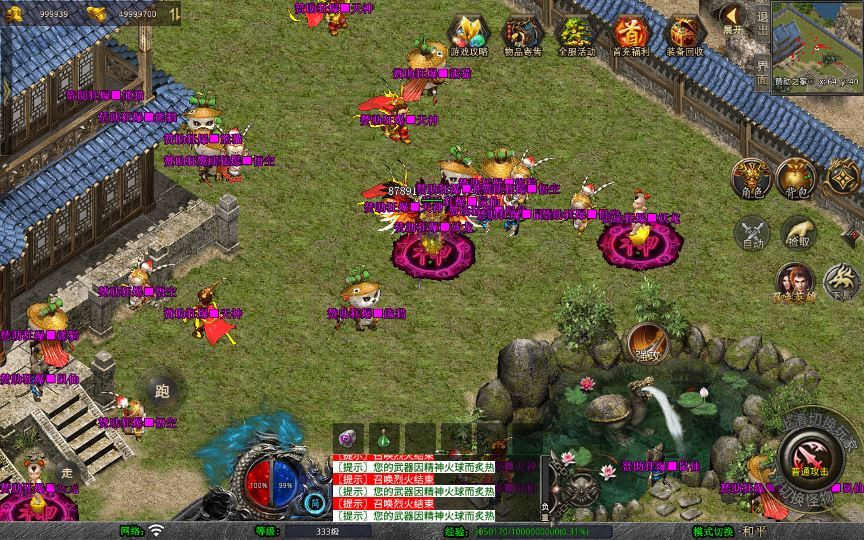Open the 角色 character sheet
This screenshot has width=864, height=540.
tap(750, 178)
